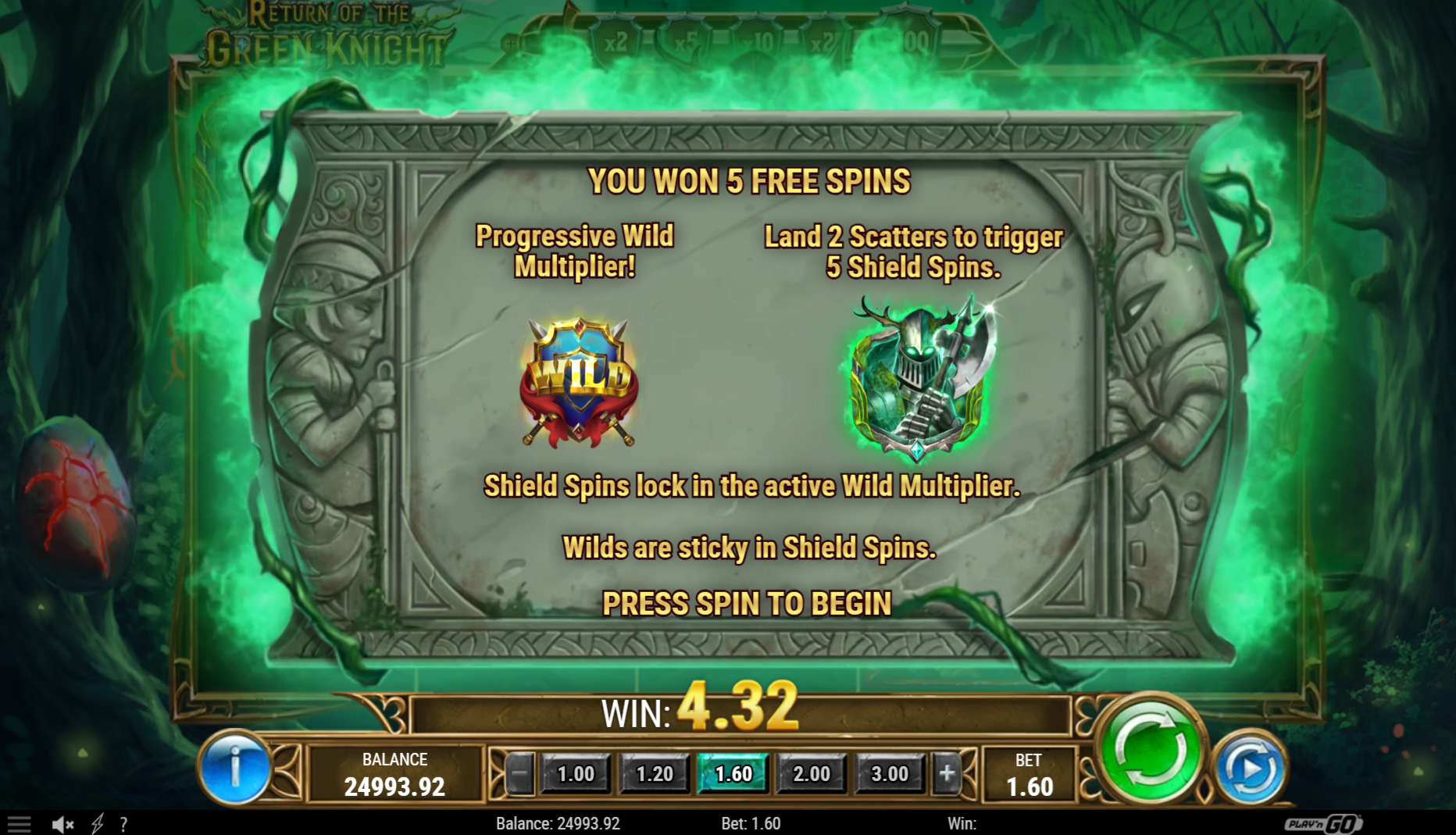Screen dimensions: 1456x835
Task: Open help with the question mark icon
Action: pyautogui.click(x=123, y=823)
